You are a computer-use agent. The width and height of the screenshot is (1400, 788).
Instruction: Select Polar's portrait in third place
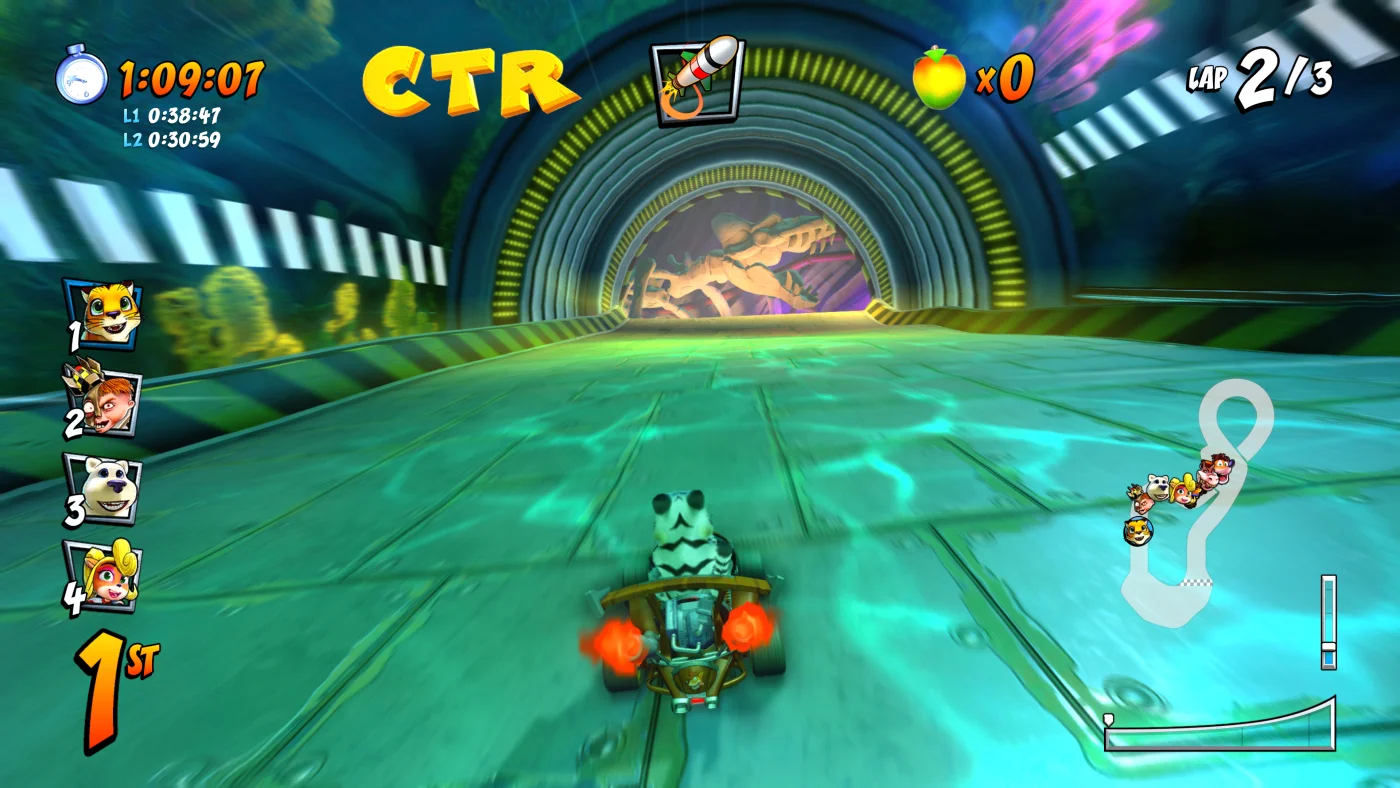(101, 489)
